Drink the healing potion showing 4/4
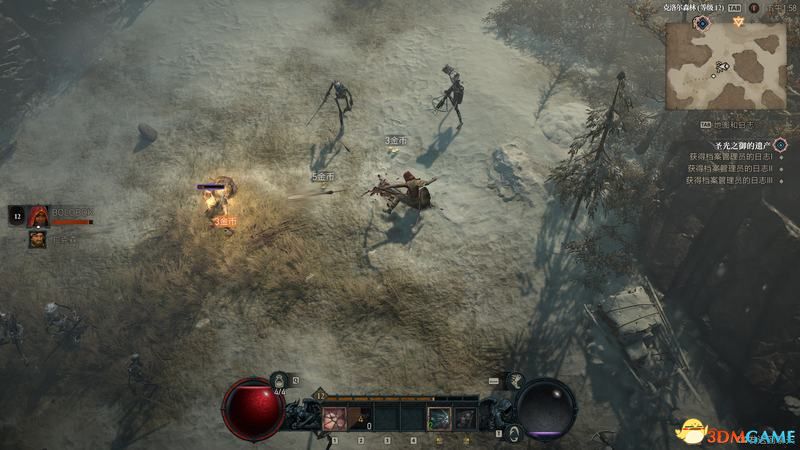The image size is (800, 450). (x=279, y=381)
